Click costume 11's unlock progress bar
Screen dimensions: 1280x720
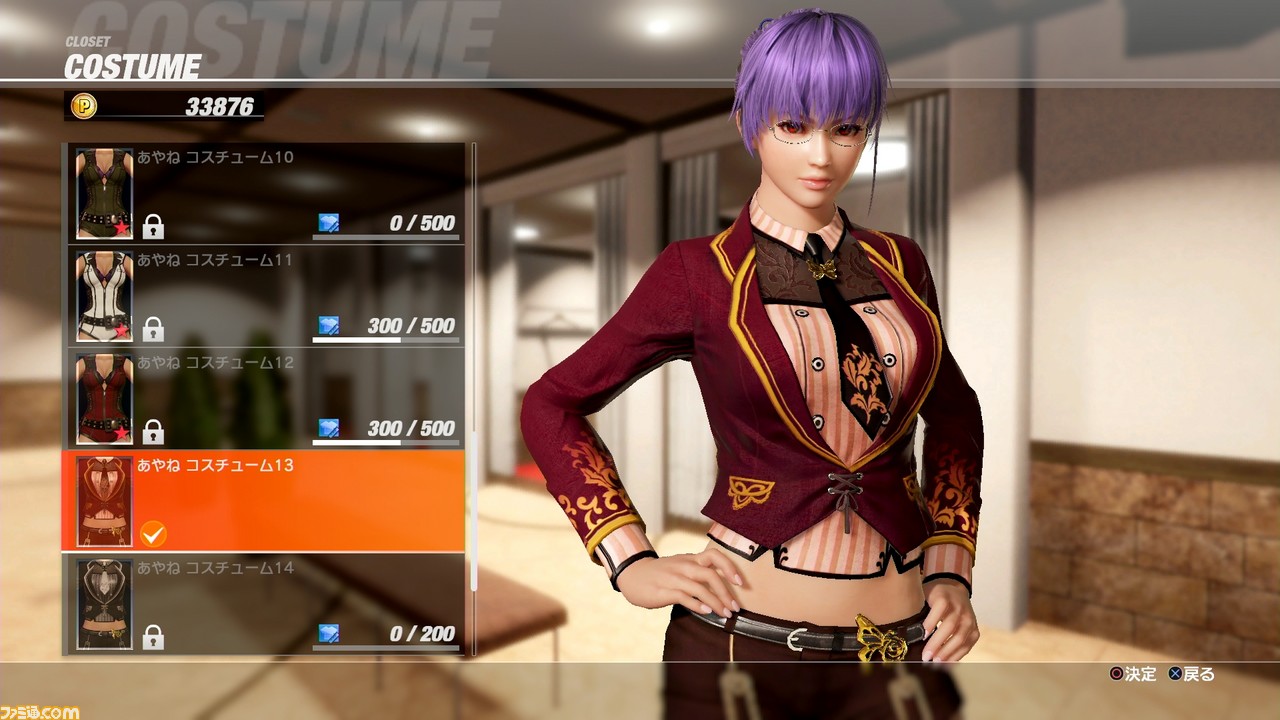pyautogui.click(x=385, y=340)
